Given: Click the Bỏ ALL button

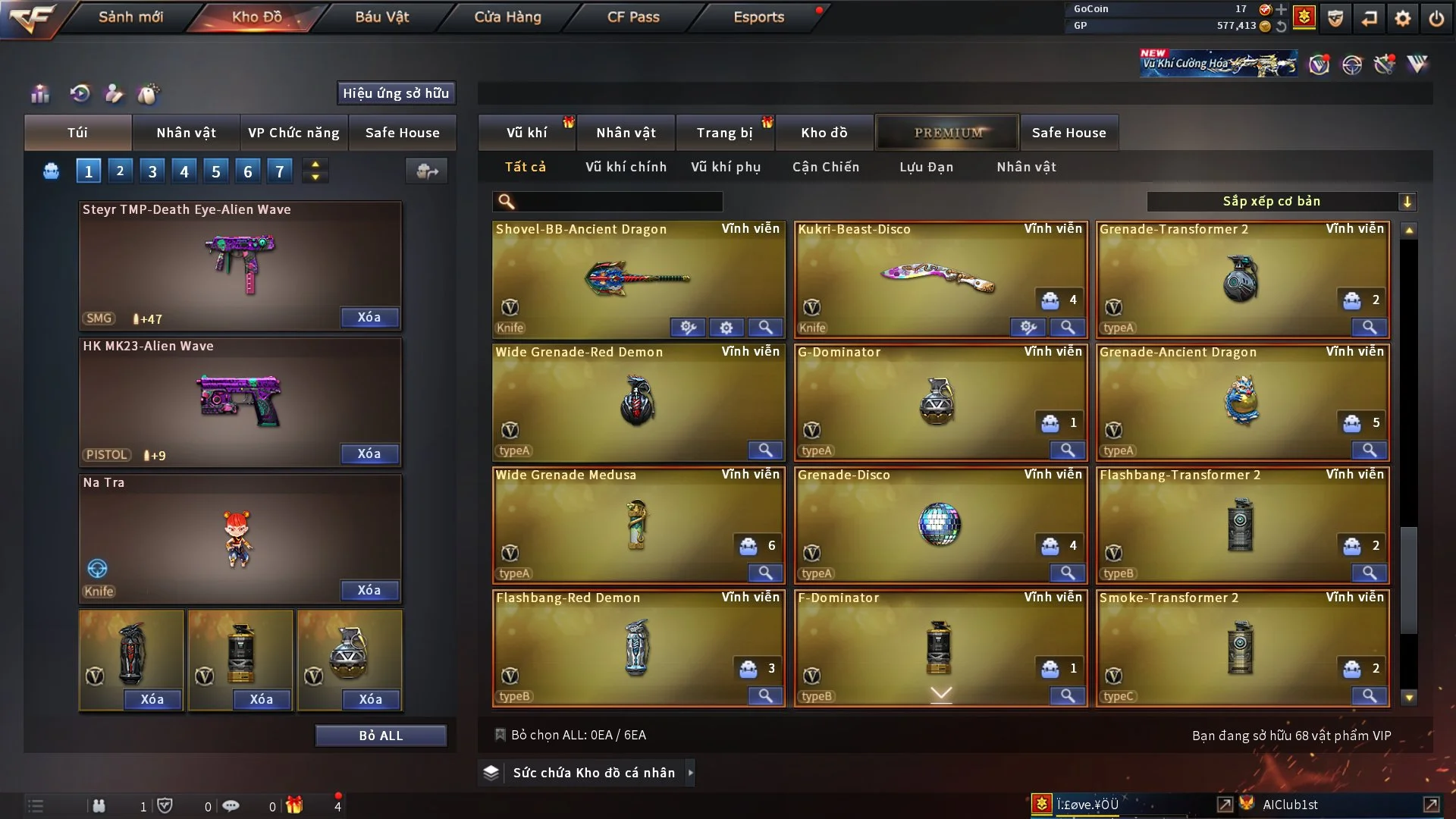Looking at the screenshot, I should coord(381,736).
